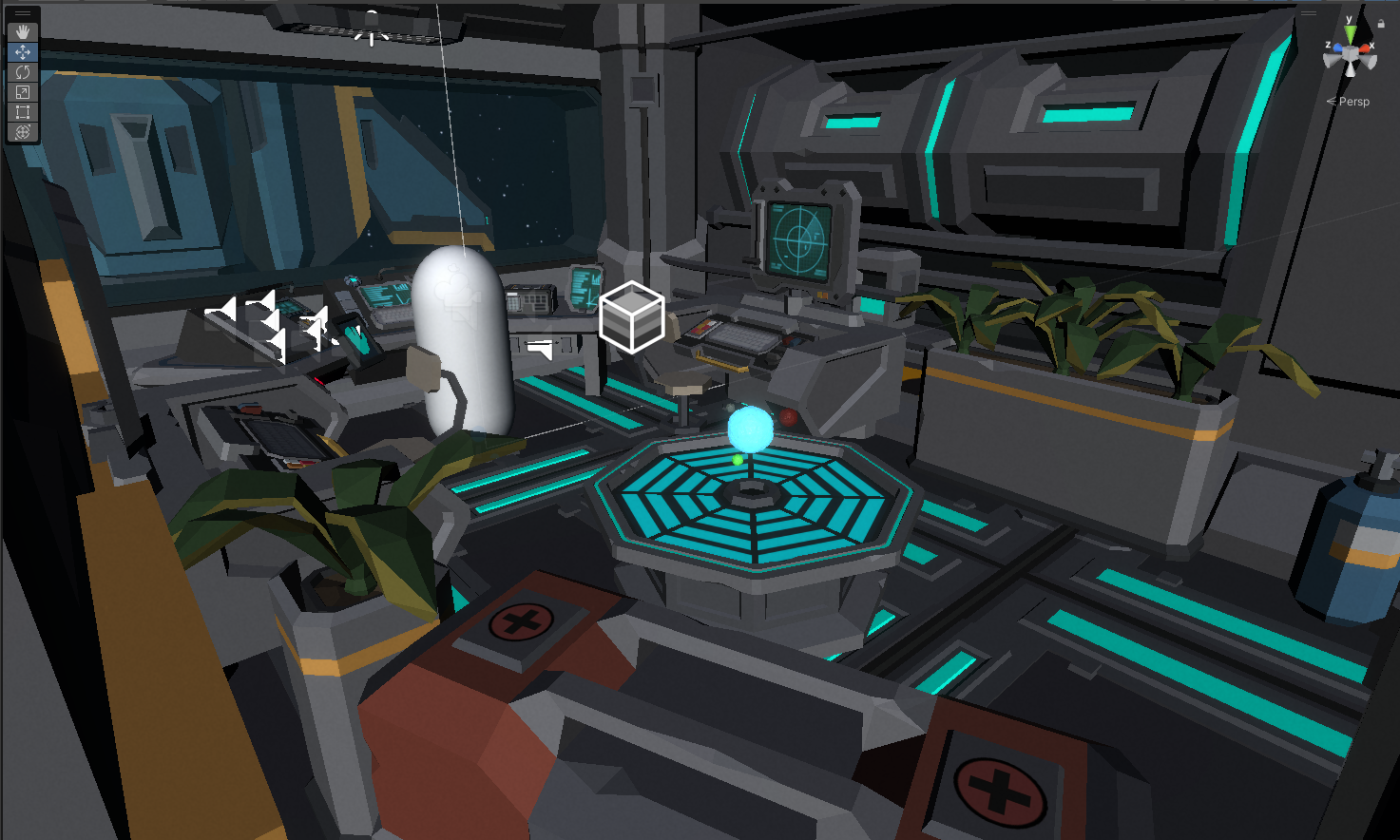Select the Rotate tool
Viewport: 1400px width, 840px height.
tap(23, 71)
